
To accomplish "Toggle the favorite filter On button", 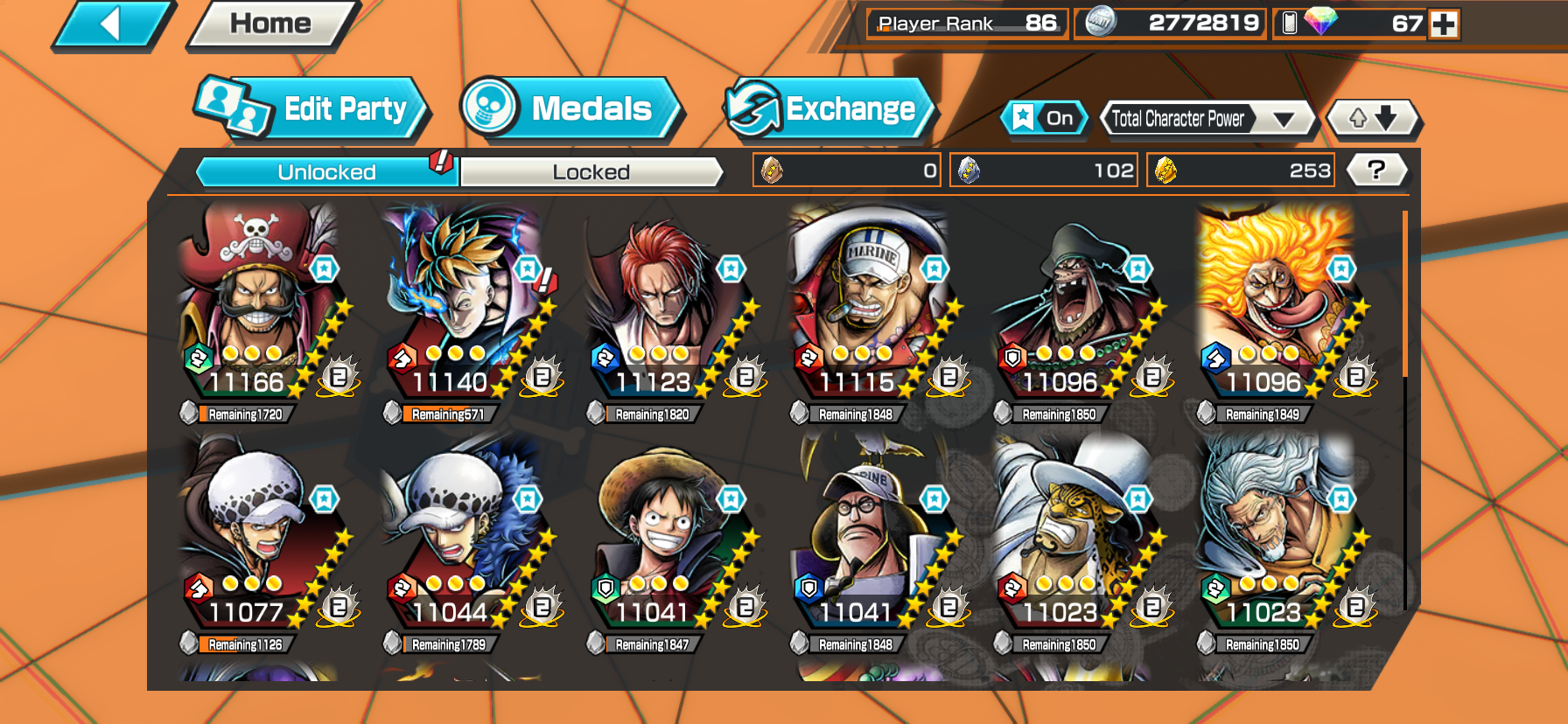I will (x=1044, y=118).
